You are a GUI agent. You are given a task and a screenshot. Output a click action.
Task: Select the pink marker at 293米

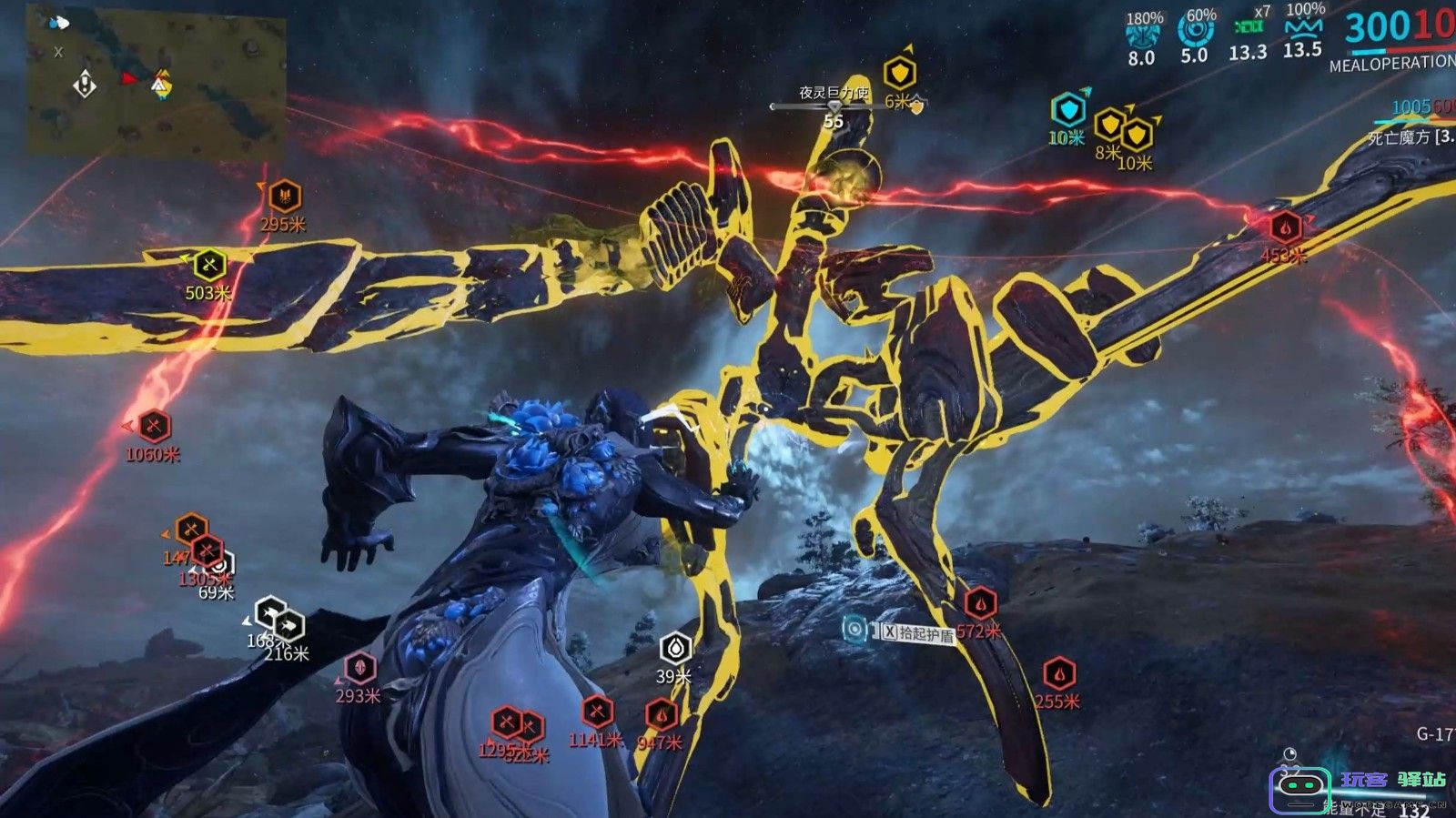click(359, 668)
